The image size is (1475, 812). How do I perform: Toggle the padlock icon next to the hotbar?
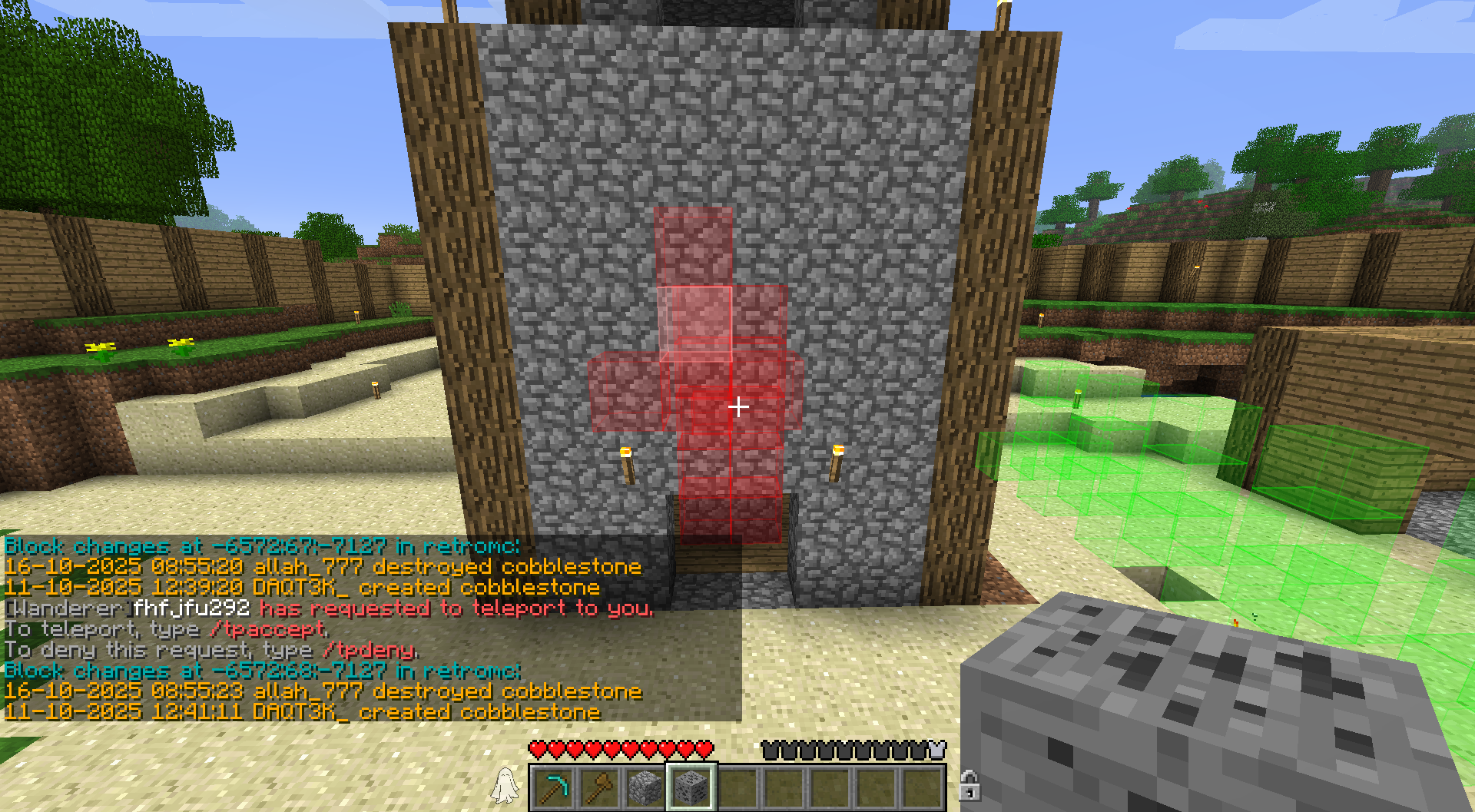[969, 785]
